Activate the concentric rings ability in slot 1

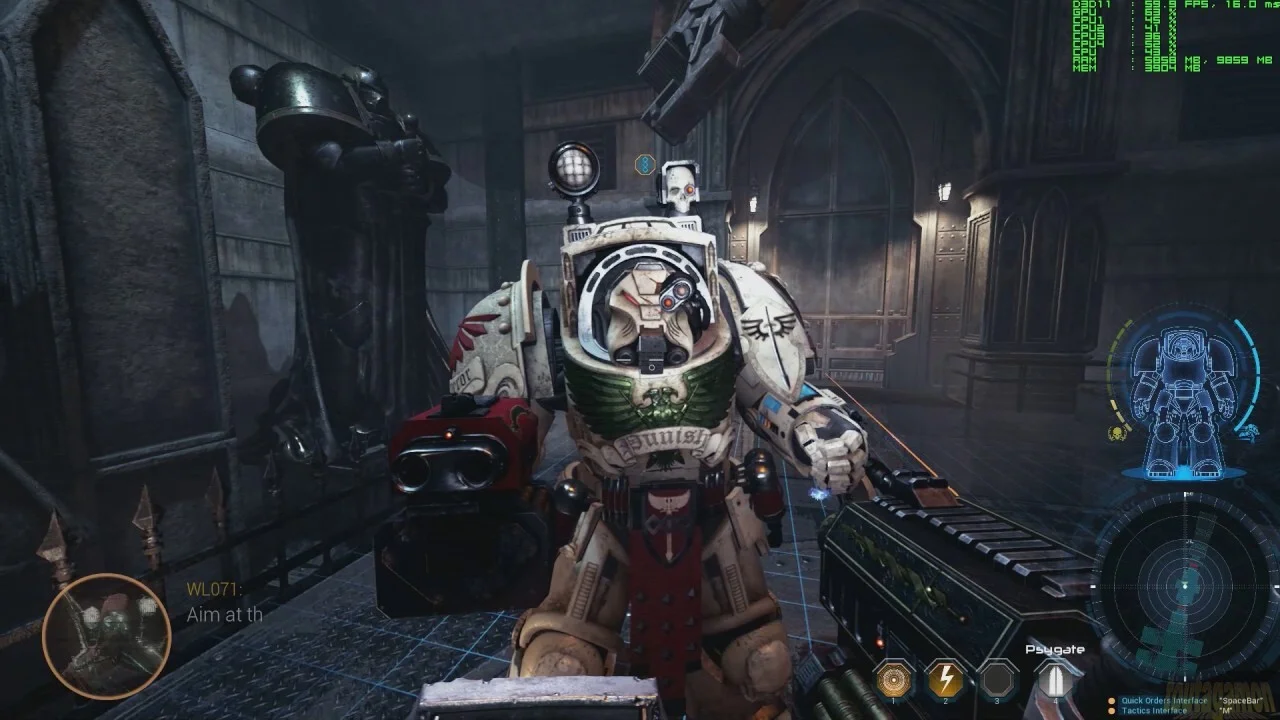894,679
